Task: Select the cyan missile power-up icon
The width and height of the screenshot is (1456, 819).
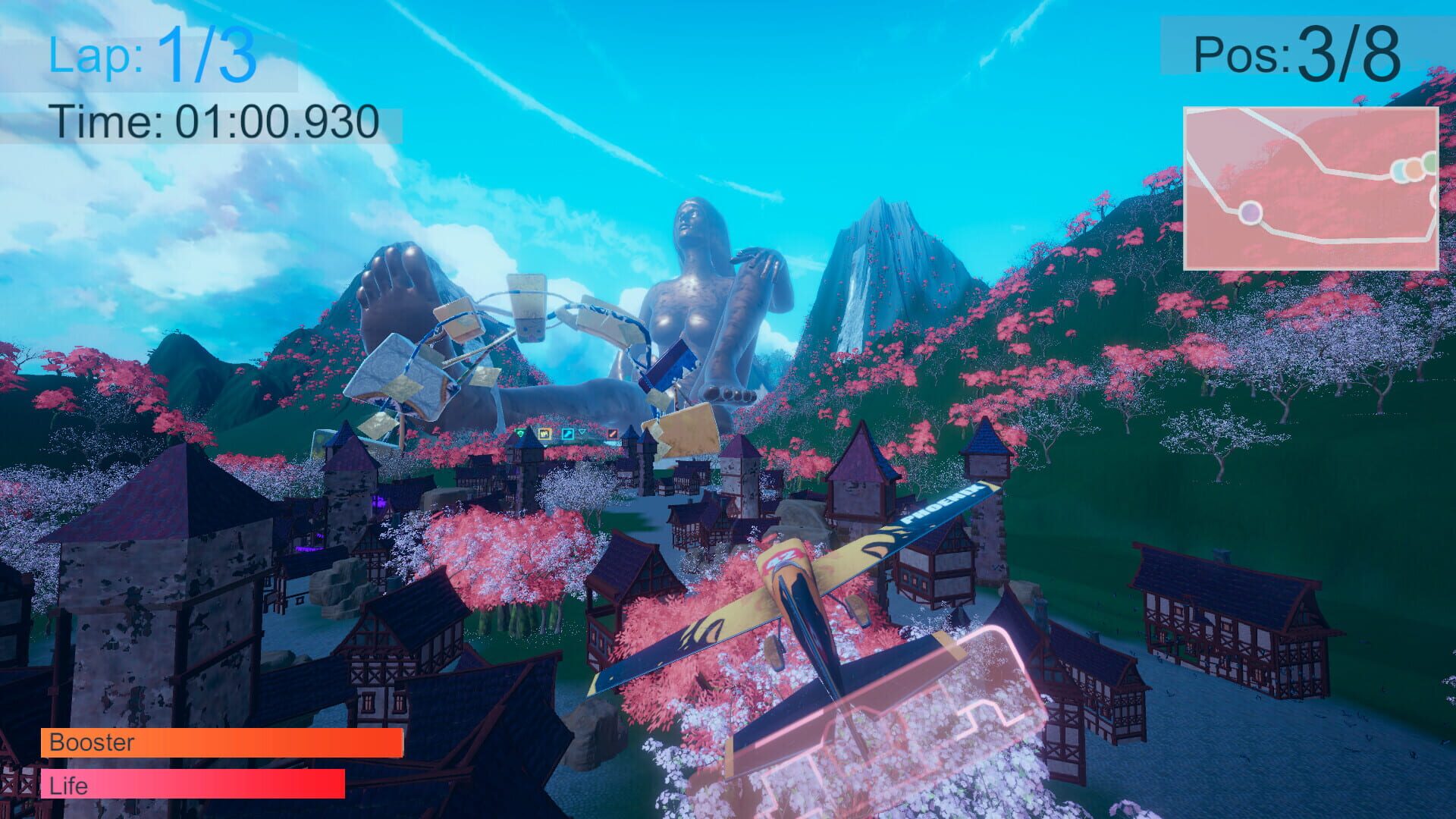Action: (567, 434)
